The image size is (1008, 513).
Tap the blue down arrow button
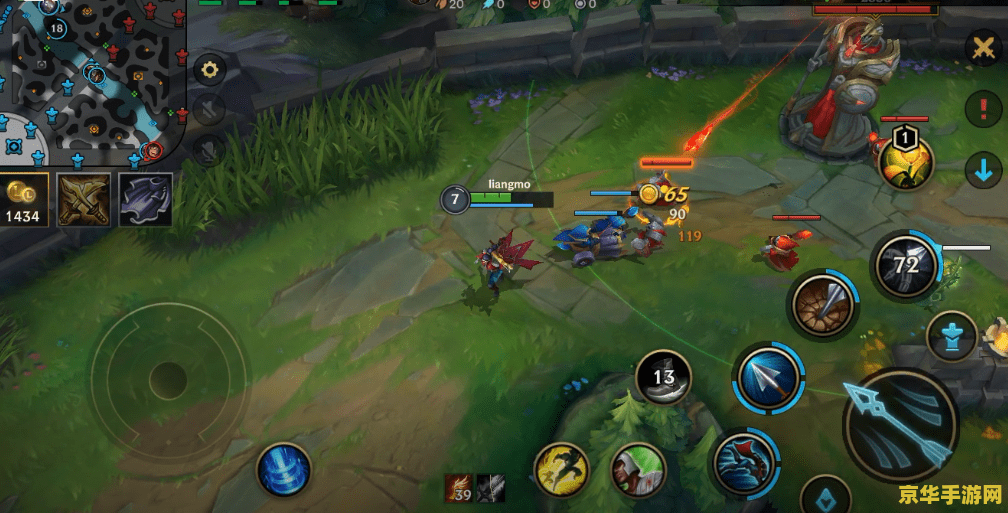(982, 170)
